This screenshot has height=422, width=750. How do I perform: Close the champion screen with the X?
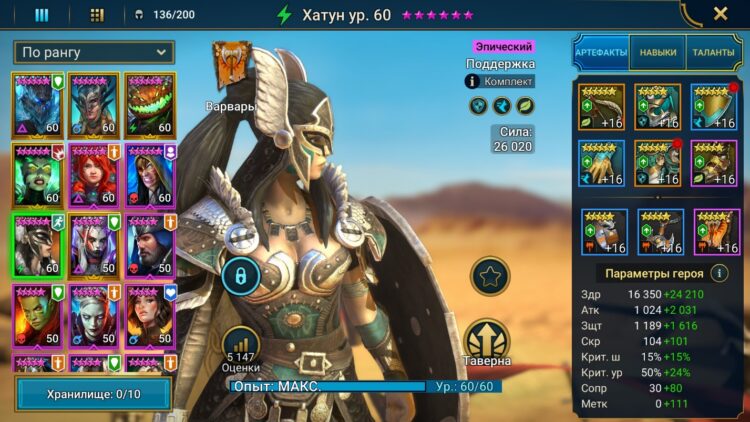click(x=720, y=14)
